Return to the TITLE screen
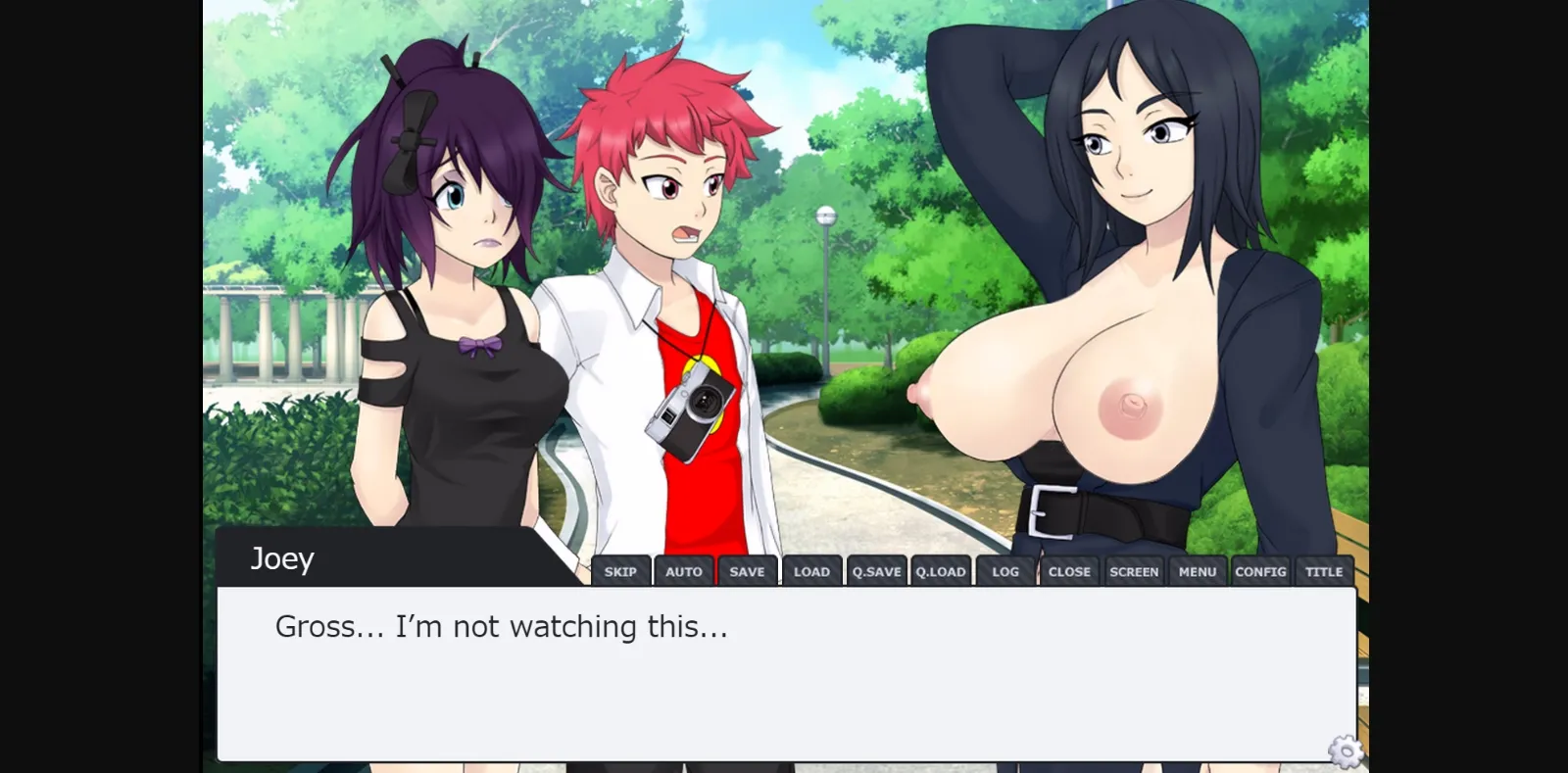The width and height of the screenshot is (1568, 773). [1324, 570]
